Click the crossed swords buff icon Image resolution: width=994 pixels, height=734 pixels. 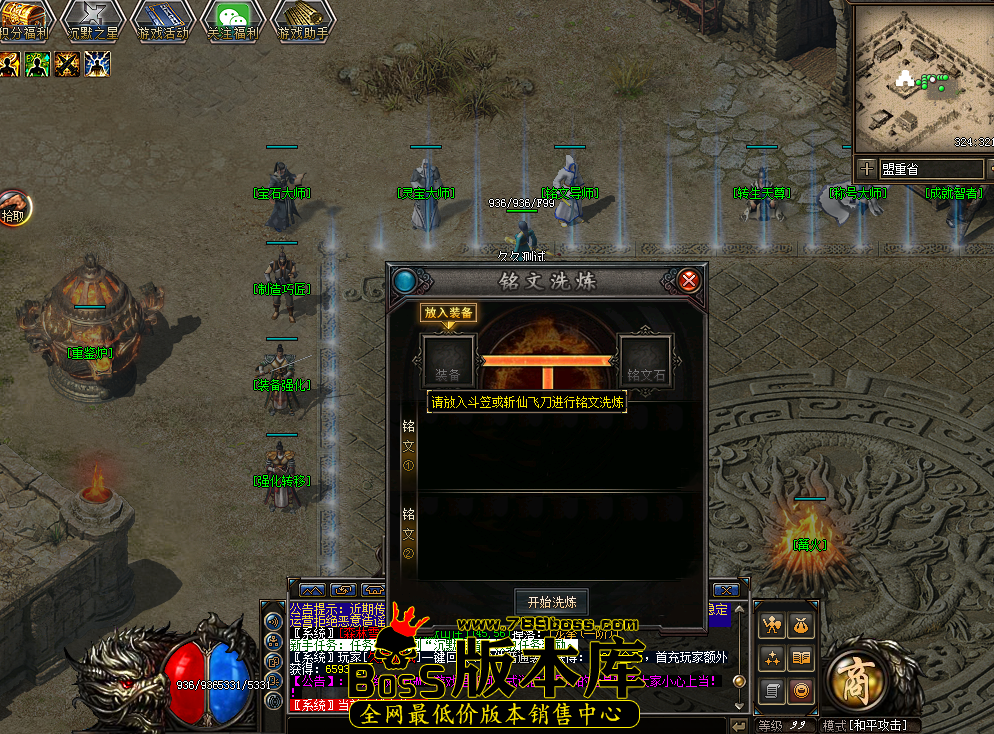tap(68, 64)
